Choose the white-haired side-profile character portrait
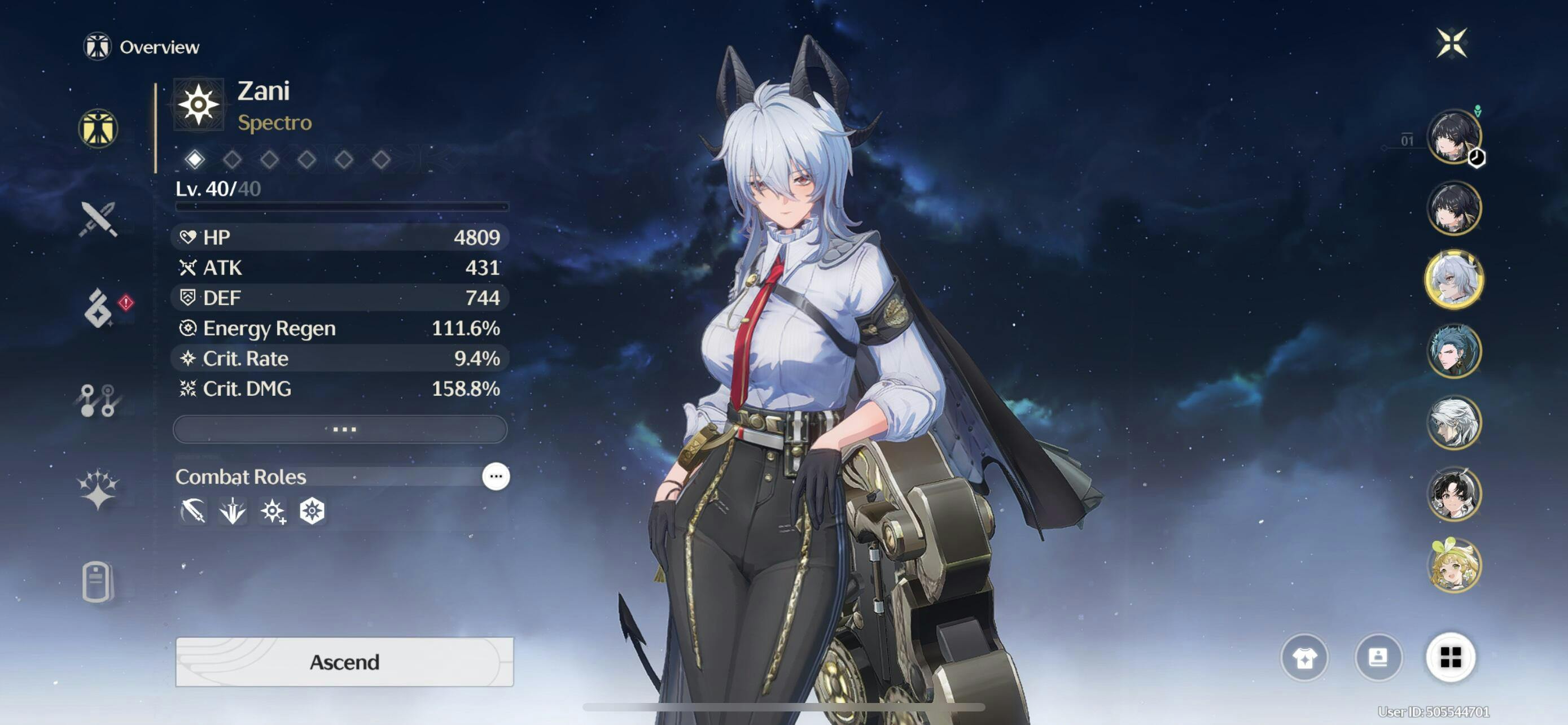Screen dimensions: 1568x725 1453,422
